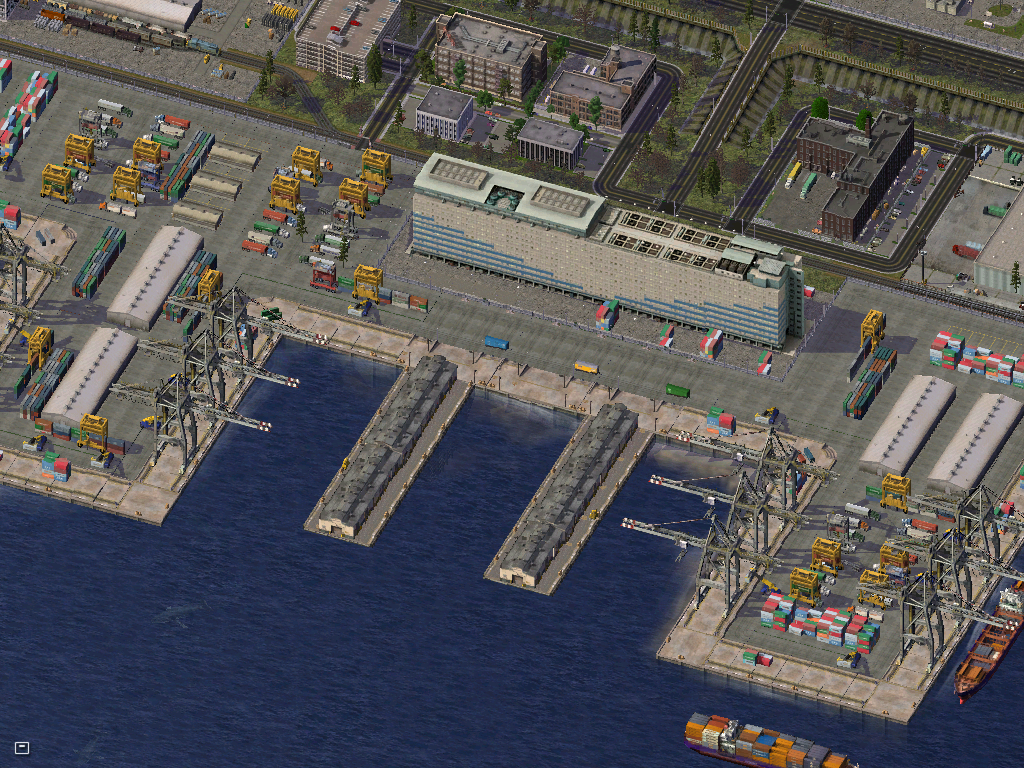Click the small interface restore box icon
This screenshot has width=1024, height=768.
(x=22, y=747)
